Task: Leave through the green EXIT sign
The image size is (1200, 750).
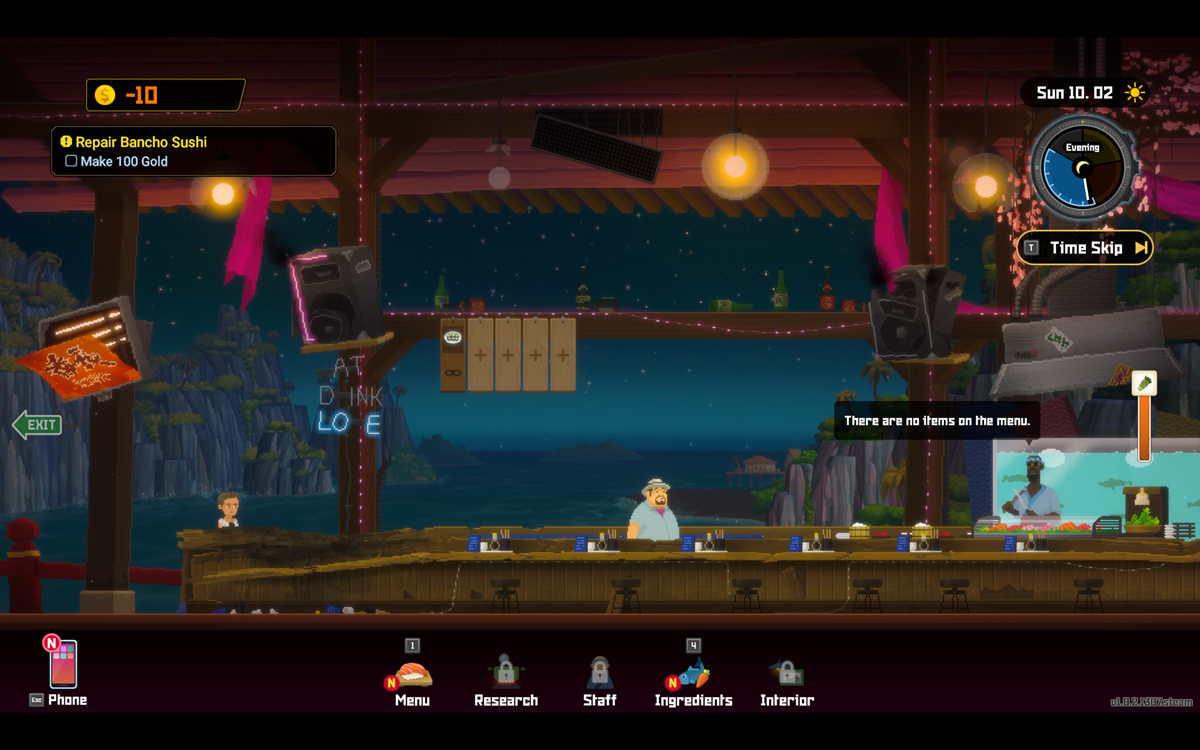Action: [x=37, y=425]
